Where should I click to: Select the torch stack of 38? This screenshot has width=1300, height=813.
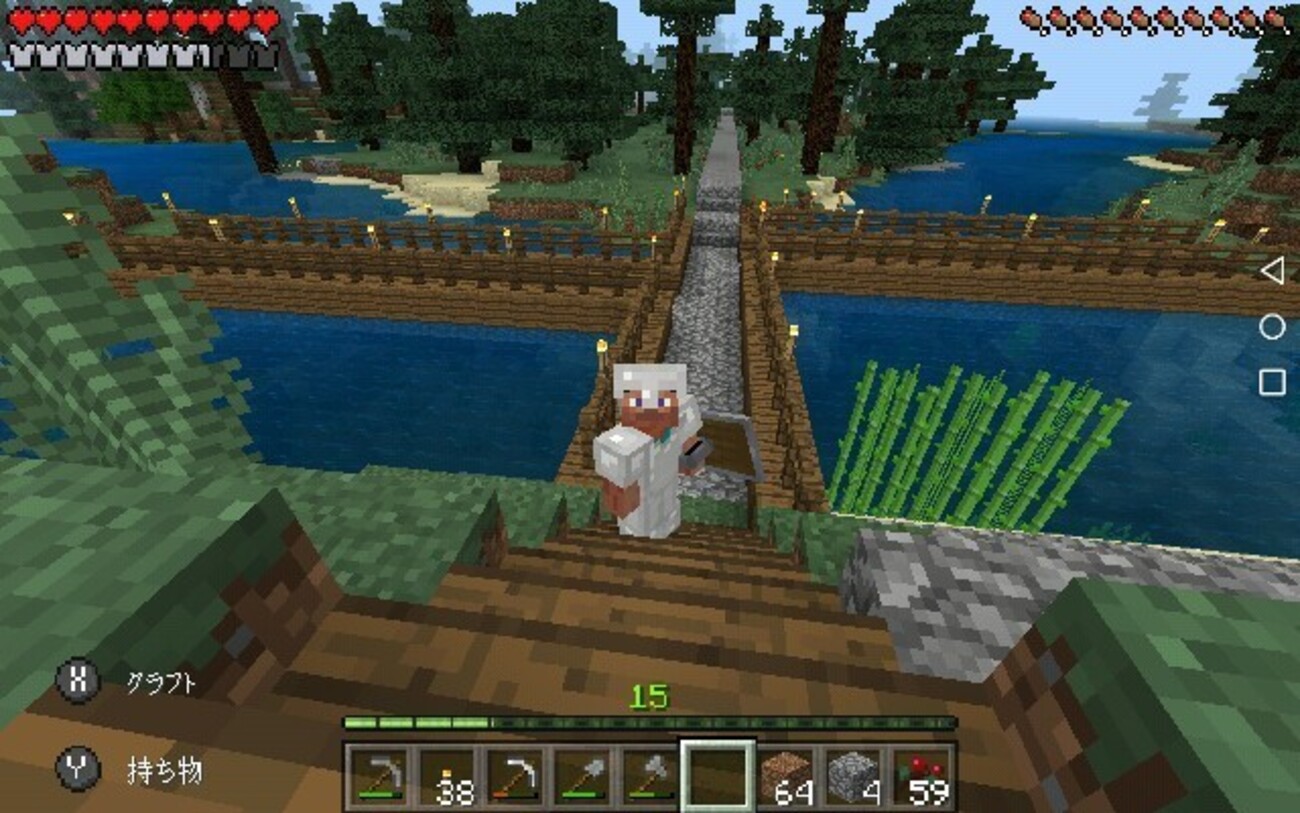[446, 775]
